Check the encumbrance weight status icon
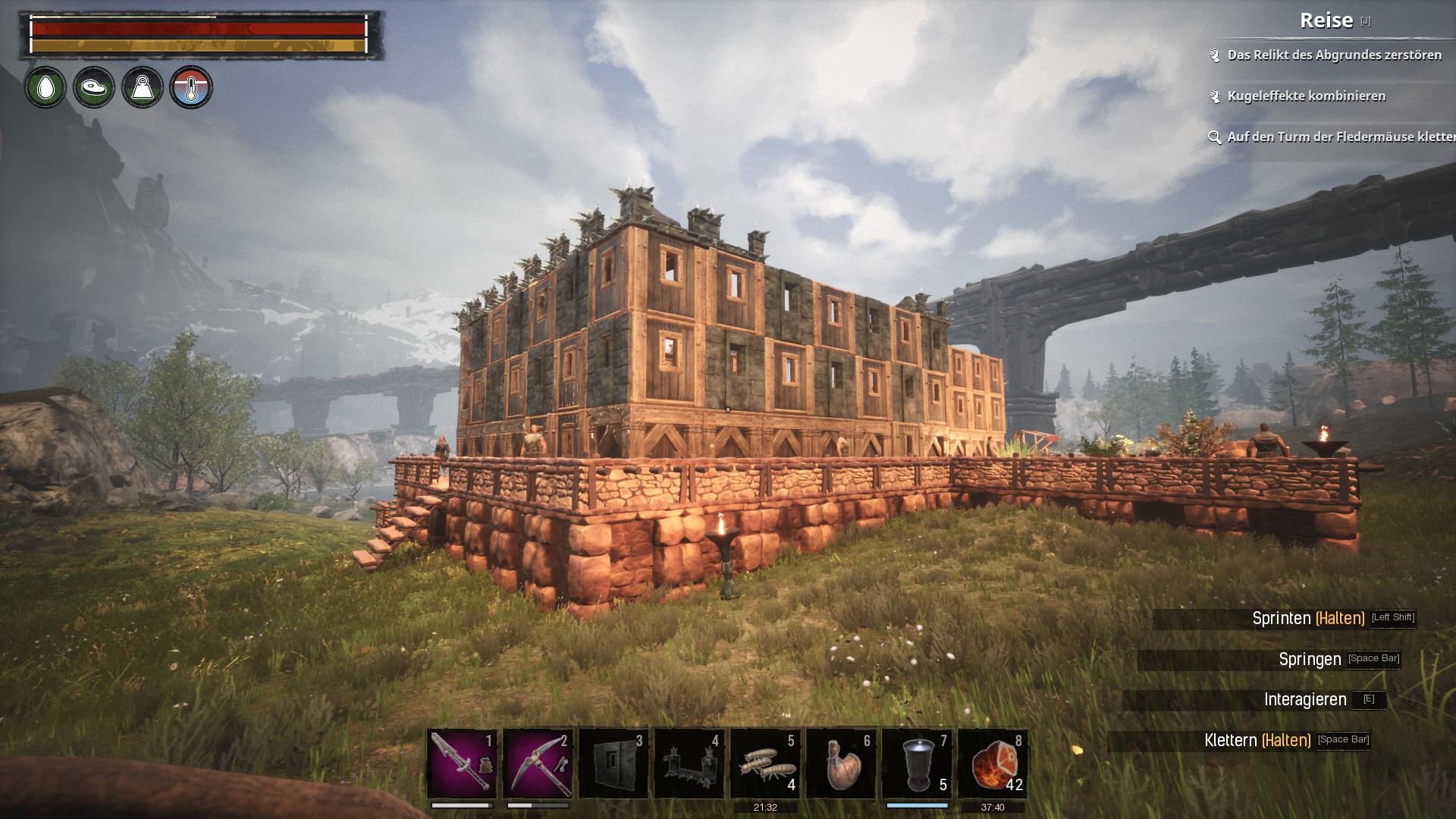The width and height of the screenshot is (1456, 819). [143, 88]
